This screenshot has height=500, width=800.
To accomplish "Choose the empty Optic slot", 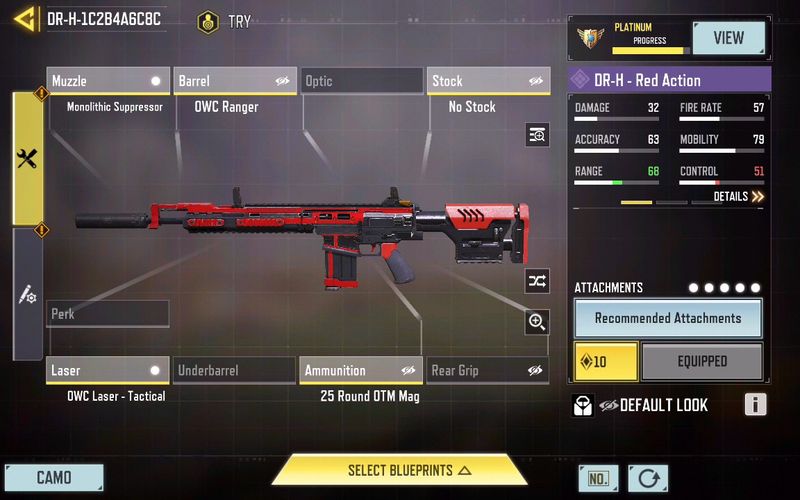I will [x=361, y=81].
